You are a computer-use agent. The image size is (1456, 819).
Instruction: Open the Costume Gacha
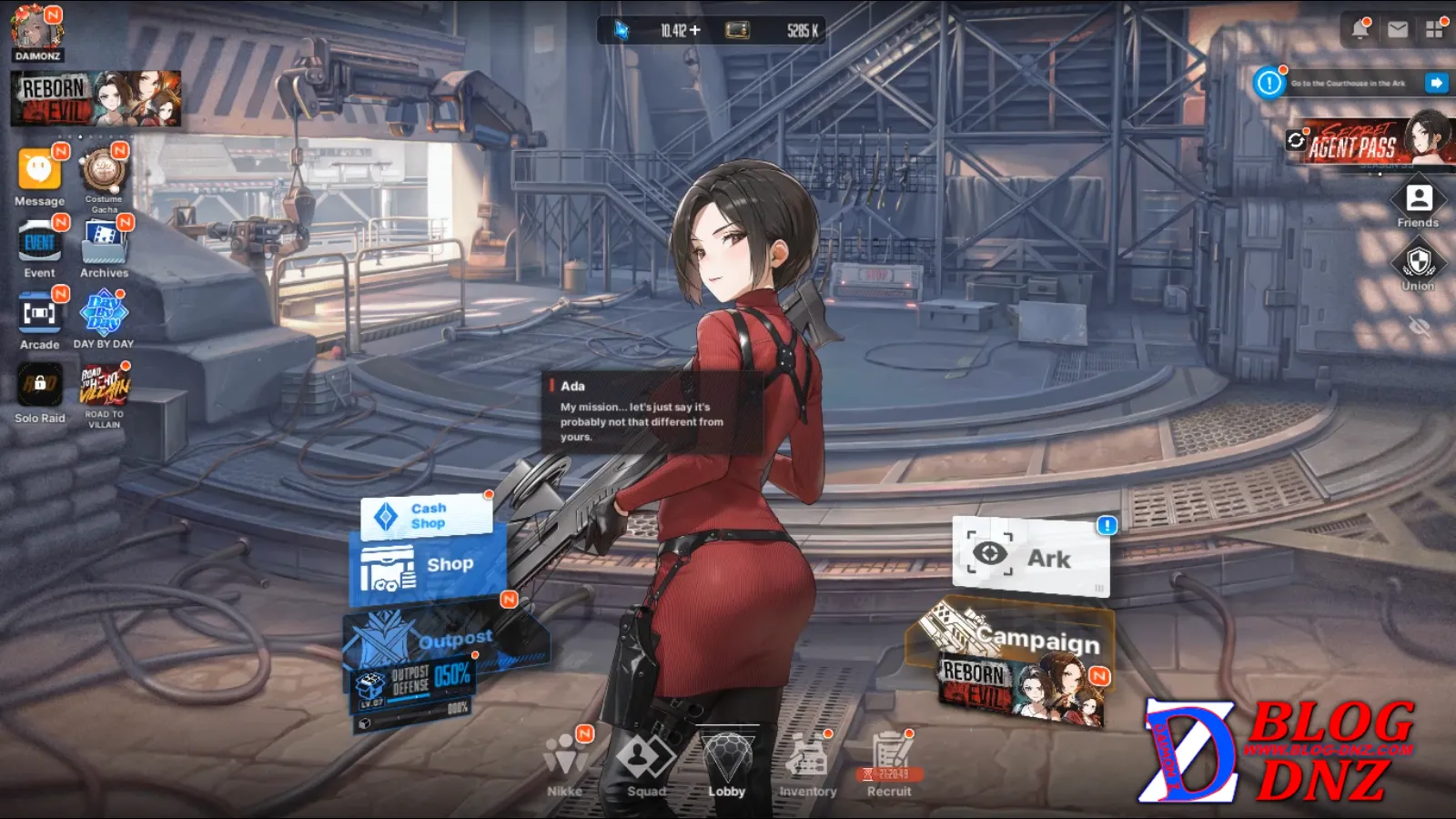click(104, 173)
